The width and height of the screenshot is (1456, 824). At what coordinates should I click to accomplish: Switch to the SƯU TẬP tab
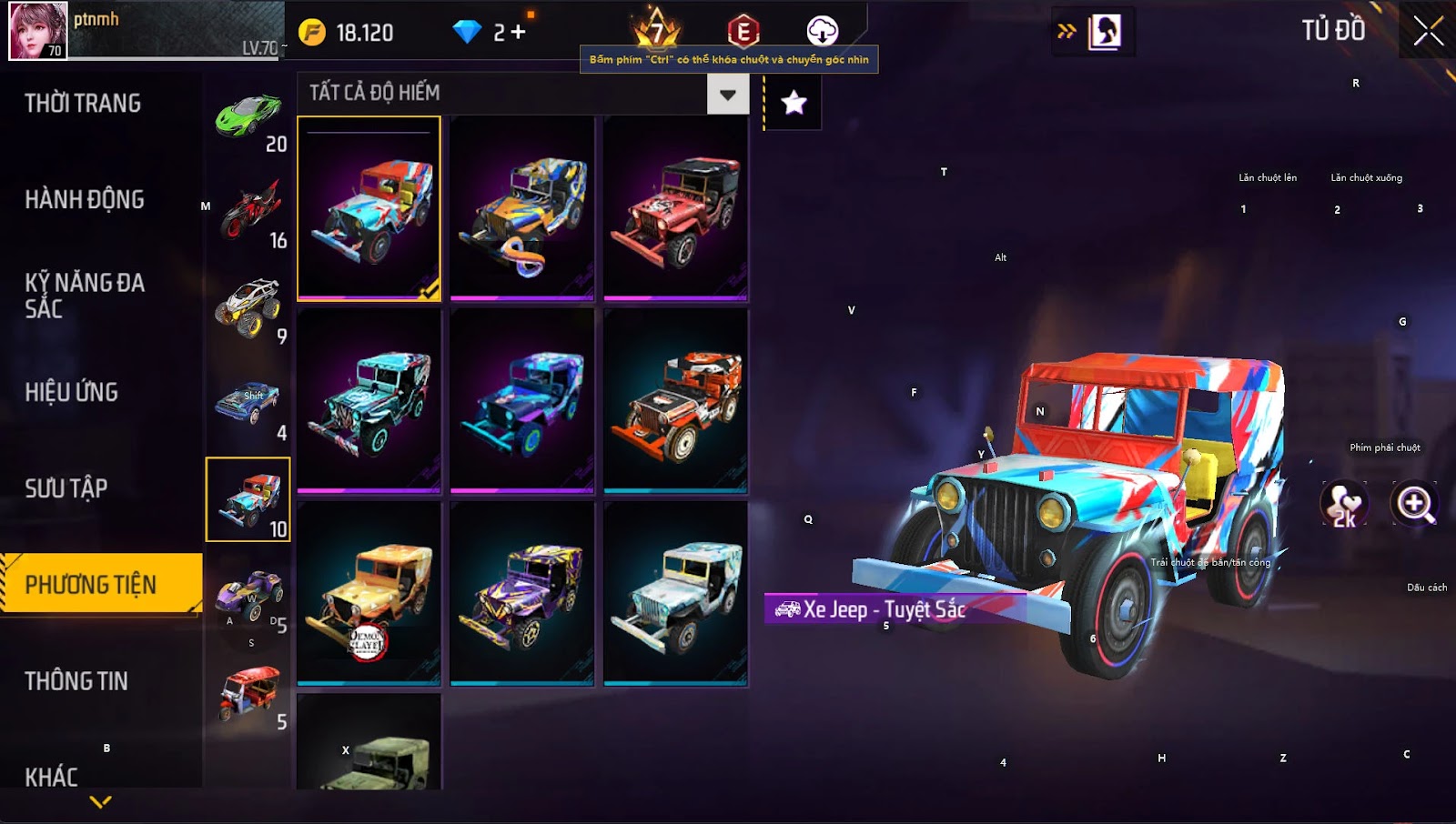pyautogui.click(x=66, y=489)
